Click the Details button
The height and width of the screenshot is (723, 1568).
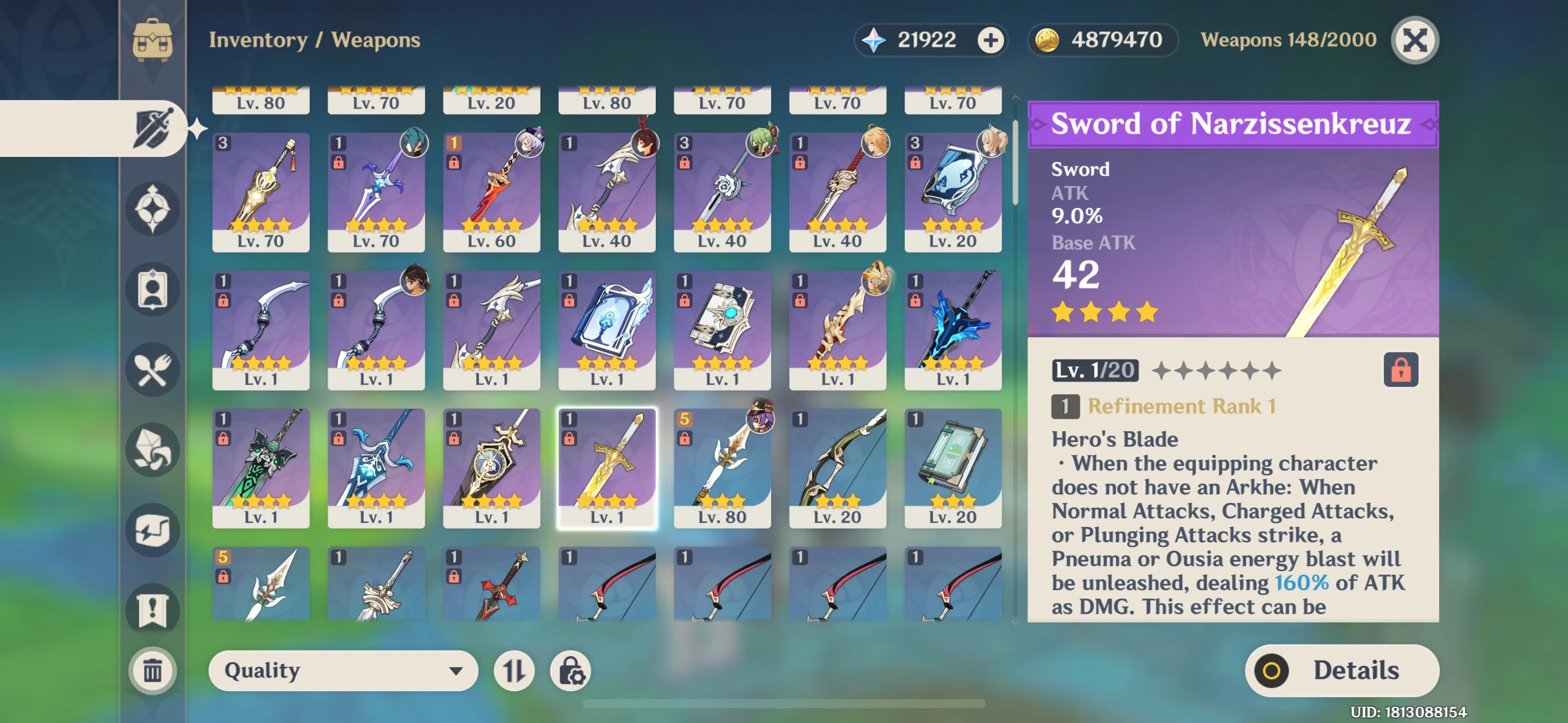pos(1325,670)
